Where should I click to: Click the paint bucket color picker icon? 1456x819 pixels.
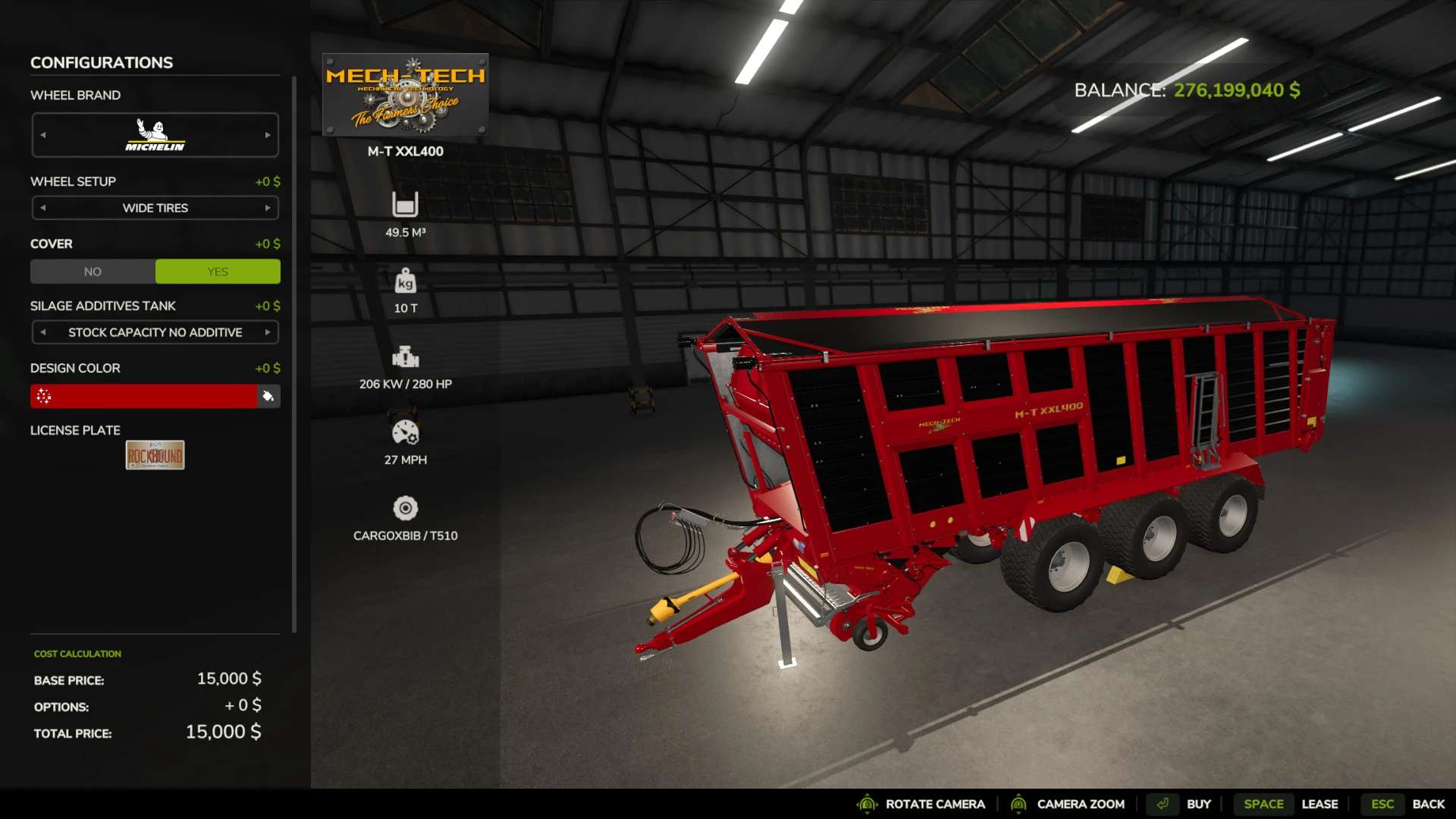point(268,396)
